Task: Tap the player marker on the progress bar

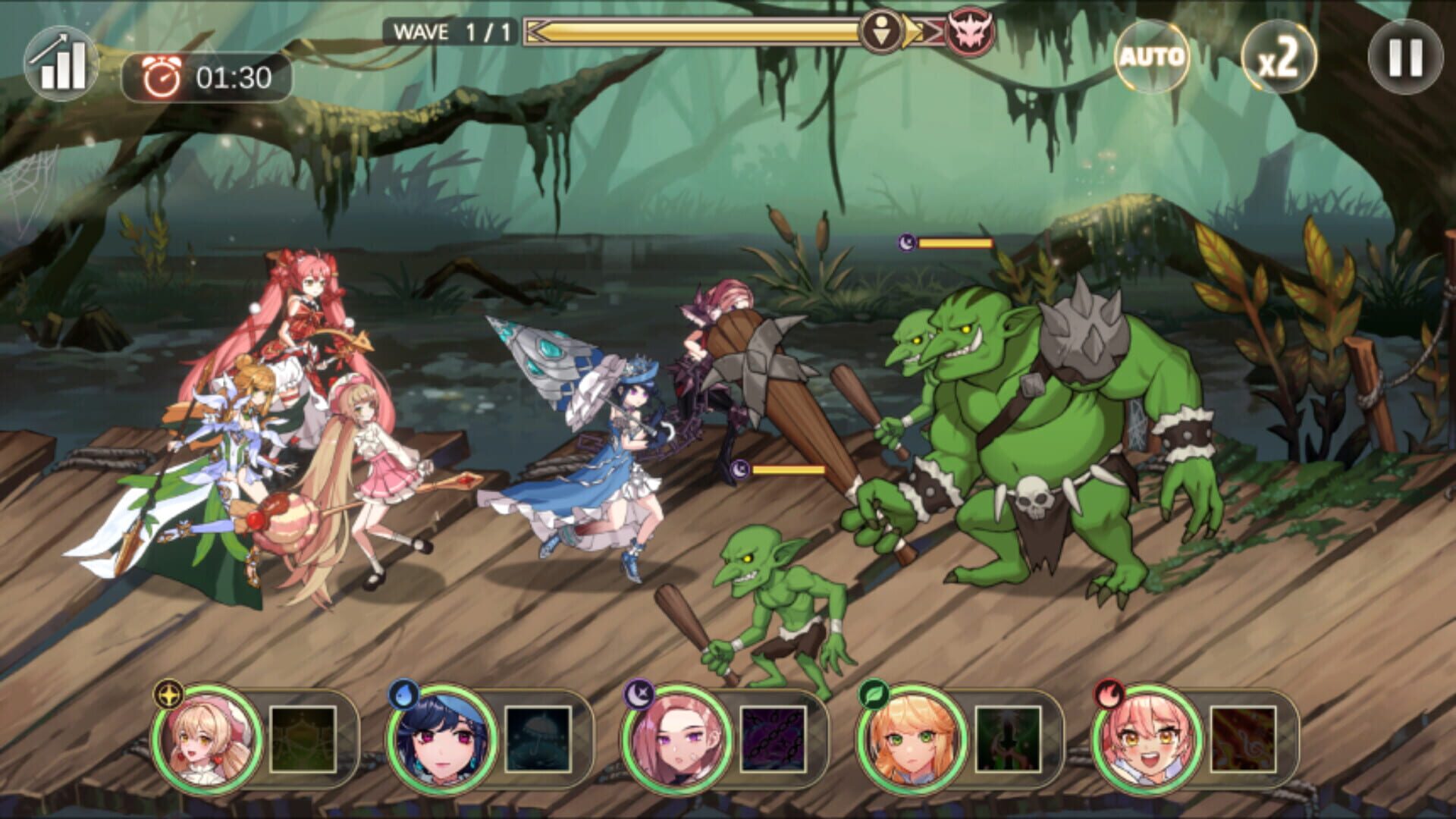Action: pyautogui.click(x=881, y=32)
